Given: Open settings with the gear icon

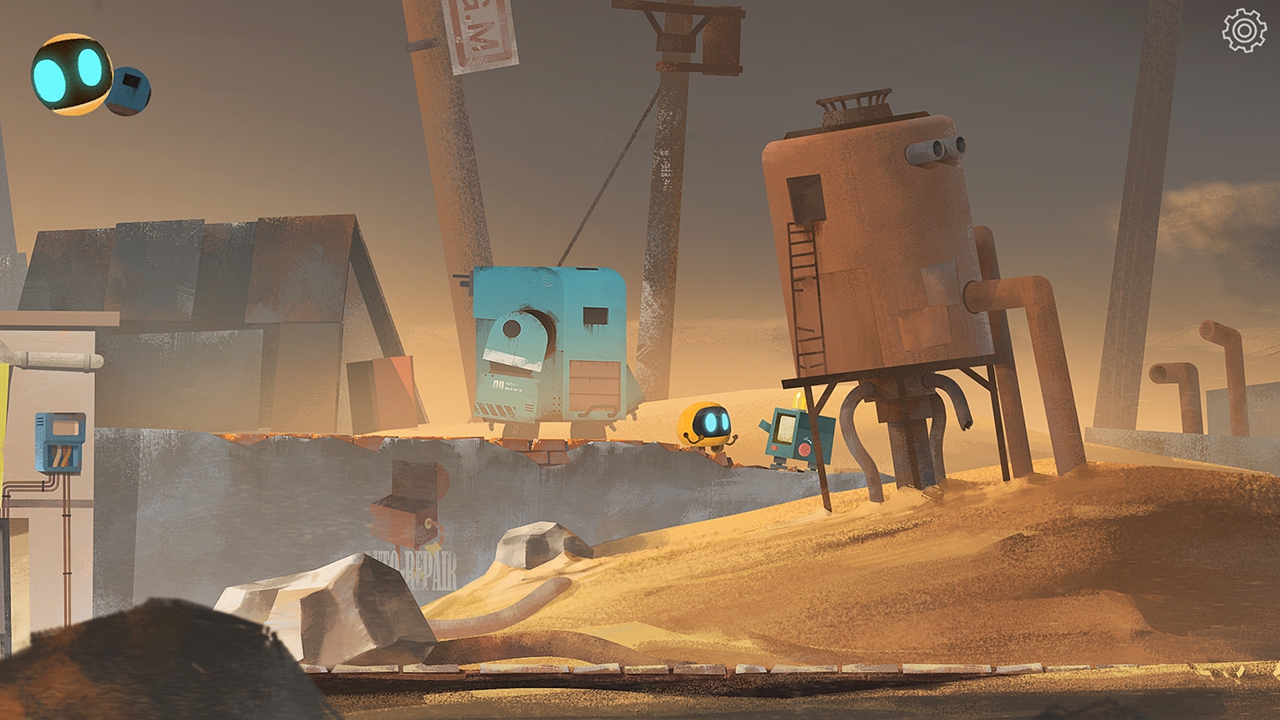Looking at the screenshot, I should (1244, 30).
